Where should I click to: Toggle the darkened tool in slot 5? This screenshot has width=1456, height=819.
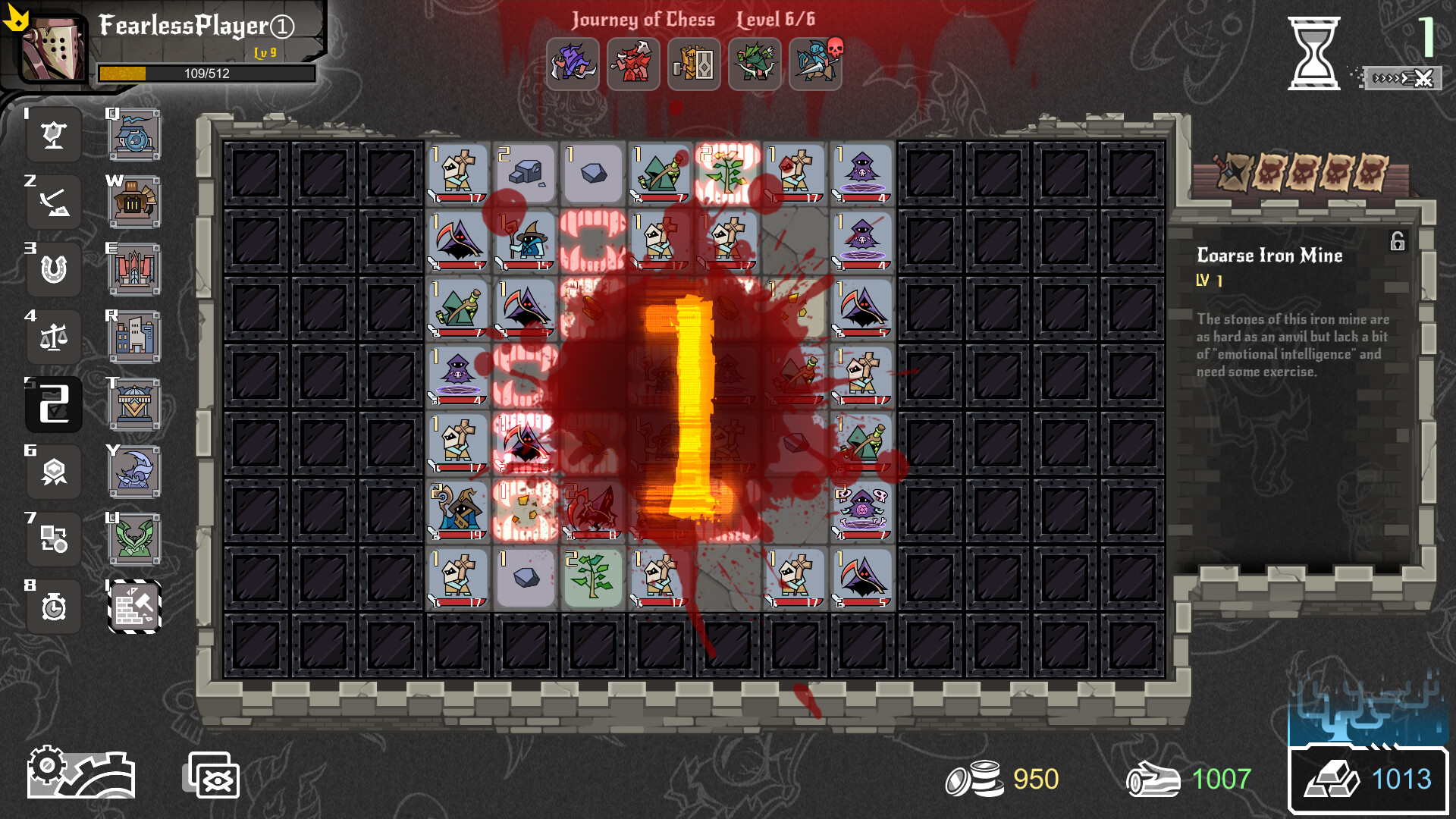pyautogui.click(x=53, y=404)
